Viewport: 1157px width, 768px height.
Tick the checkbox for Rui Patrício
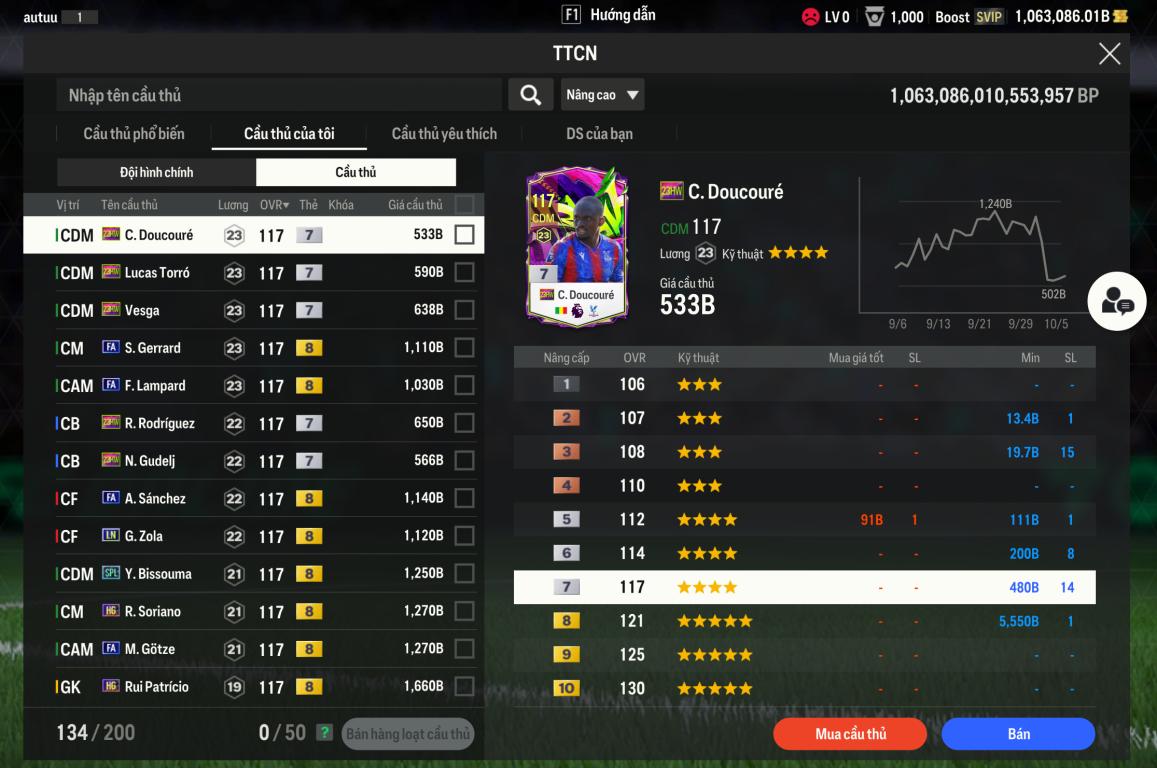tap(464, 687)
